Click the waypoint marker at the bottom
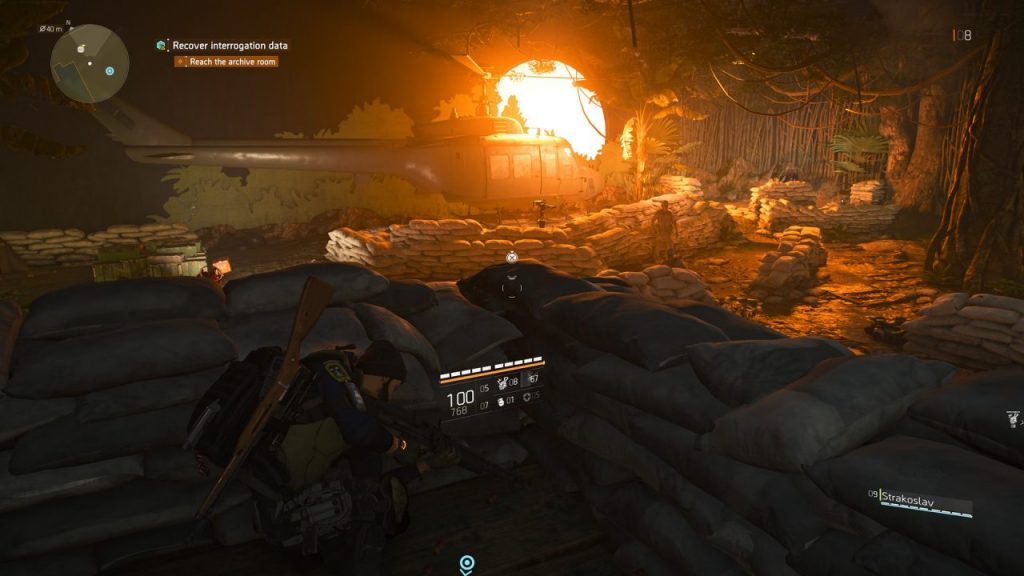The width and height of the screenshot is (1024, 576). [x=466, y=565]
